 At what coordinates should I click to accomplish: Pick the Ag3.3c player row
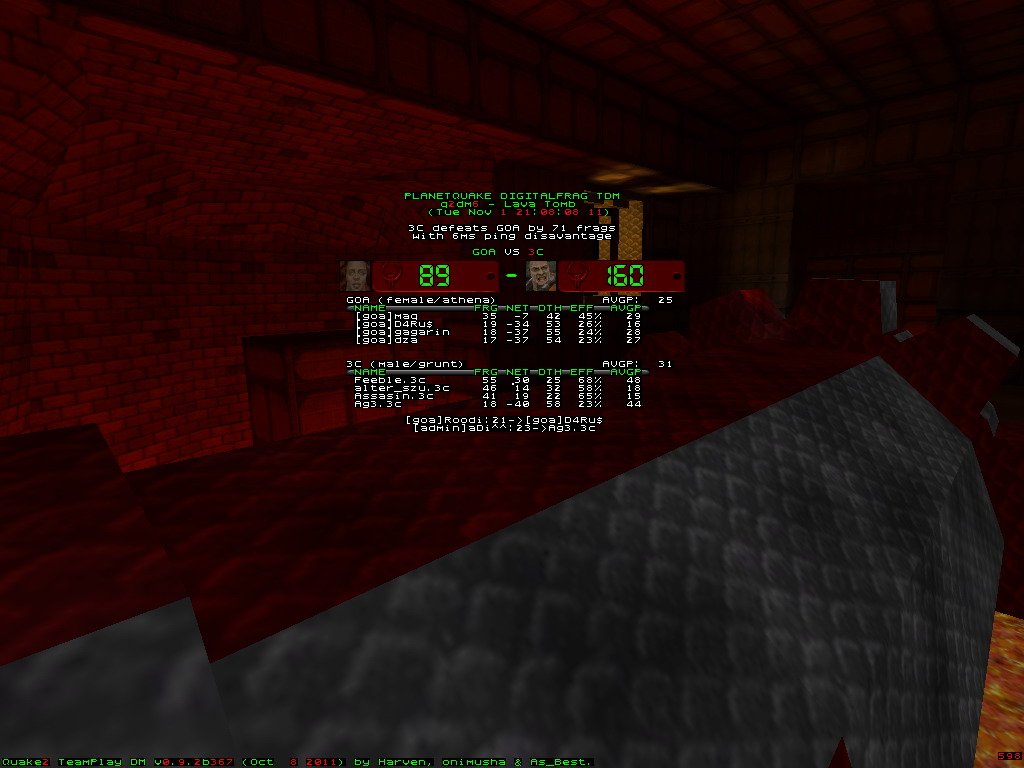pos(498,404)
